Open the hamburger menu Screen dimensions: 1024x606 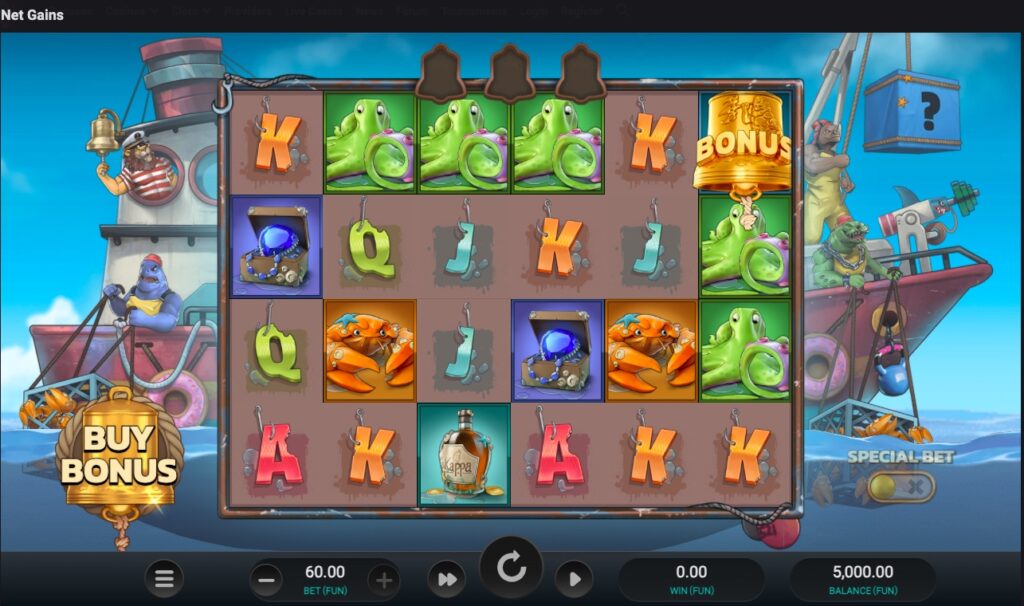pyautogui.click(x=165, y=578)
